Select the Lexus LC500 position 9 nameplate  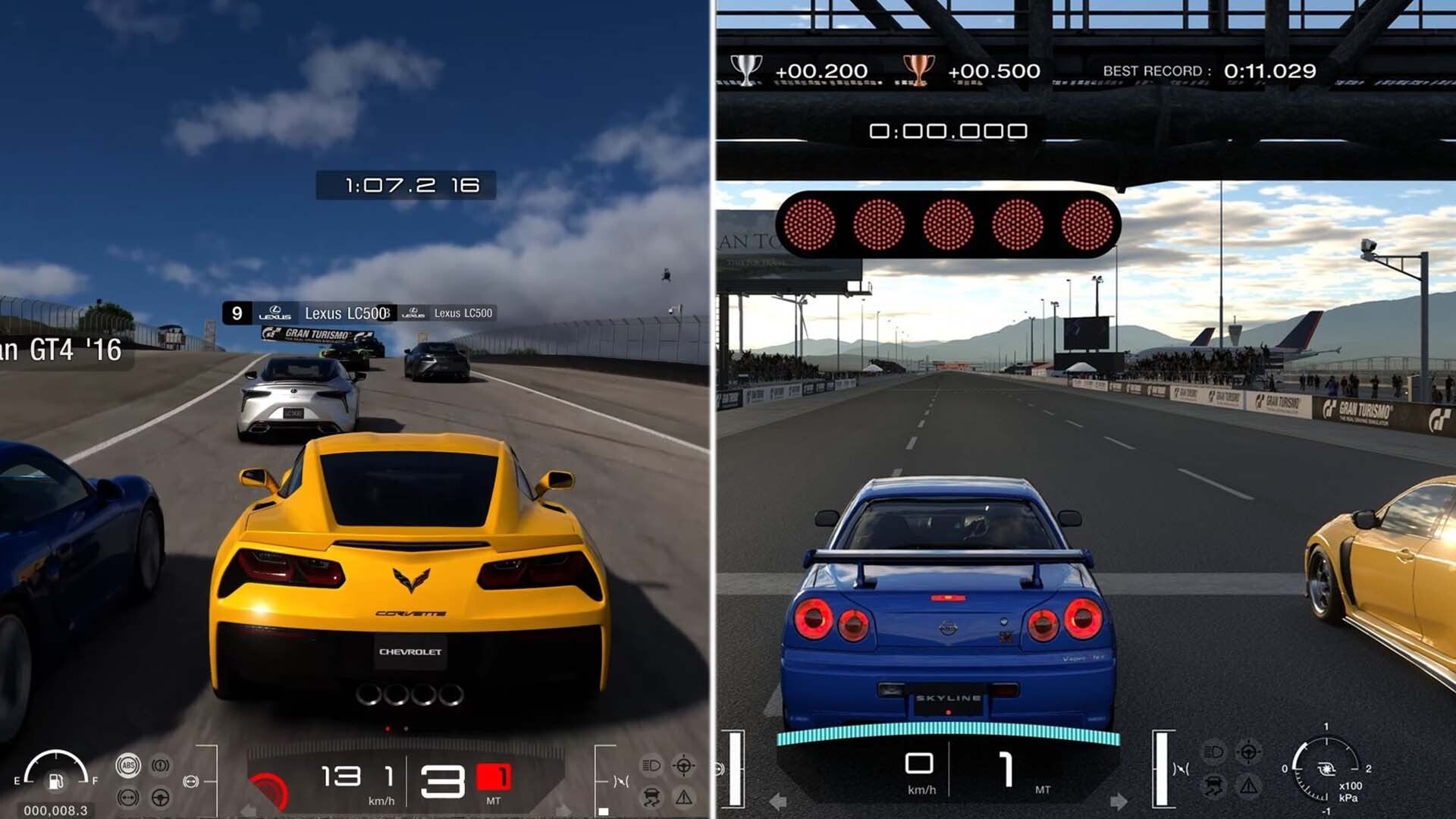303,312
